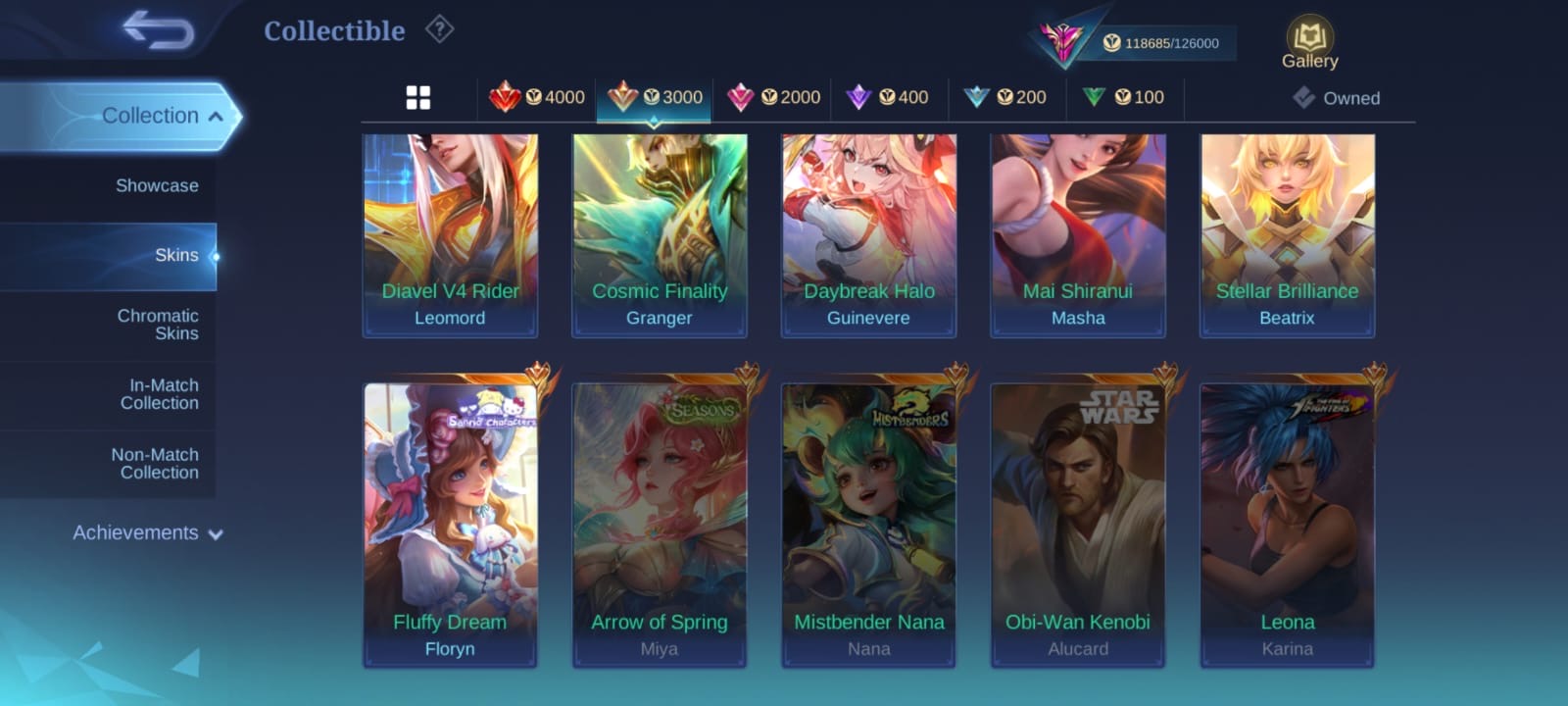
Task: Show all skins with the grid icon
Action: [418, 97]
